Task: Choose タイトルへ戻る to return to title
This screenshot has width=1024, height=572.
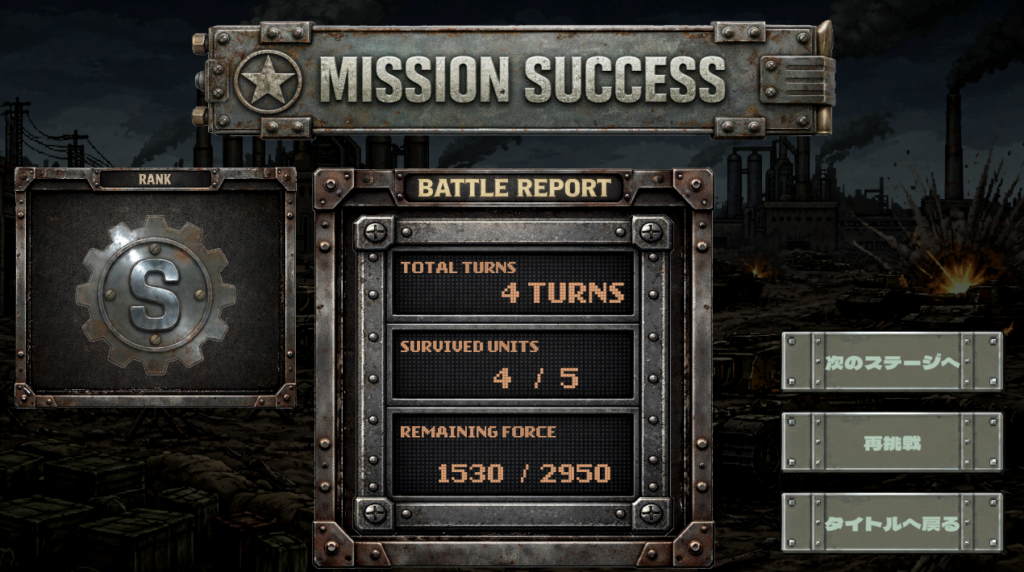Action: [891, 522]
